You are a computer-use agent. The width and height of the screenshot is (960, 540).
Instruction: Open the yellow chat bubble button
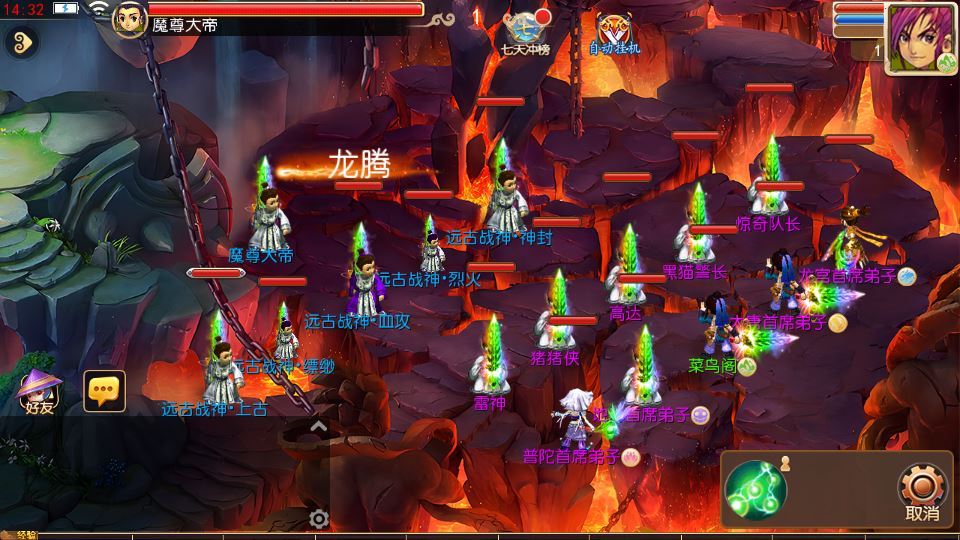pyautogui.click(x=104, y=391)
